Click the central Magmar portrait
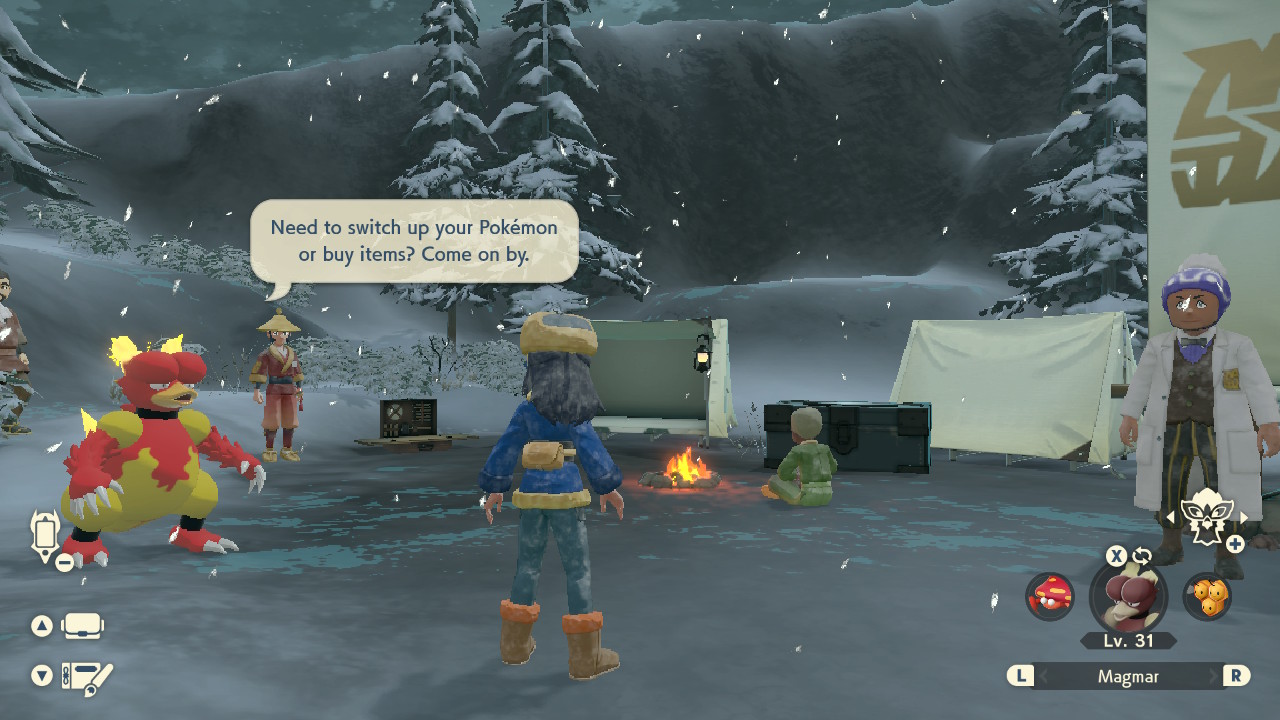Viewport: 1280px width, 720px height. point(1129,597)
